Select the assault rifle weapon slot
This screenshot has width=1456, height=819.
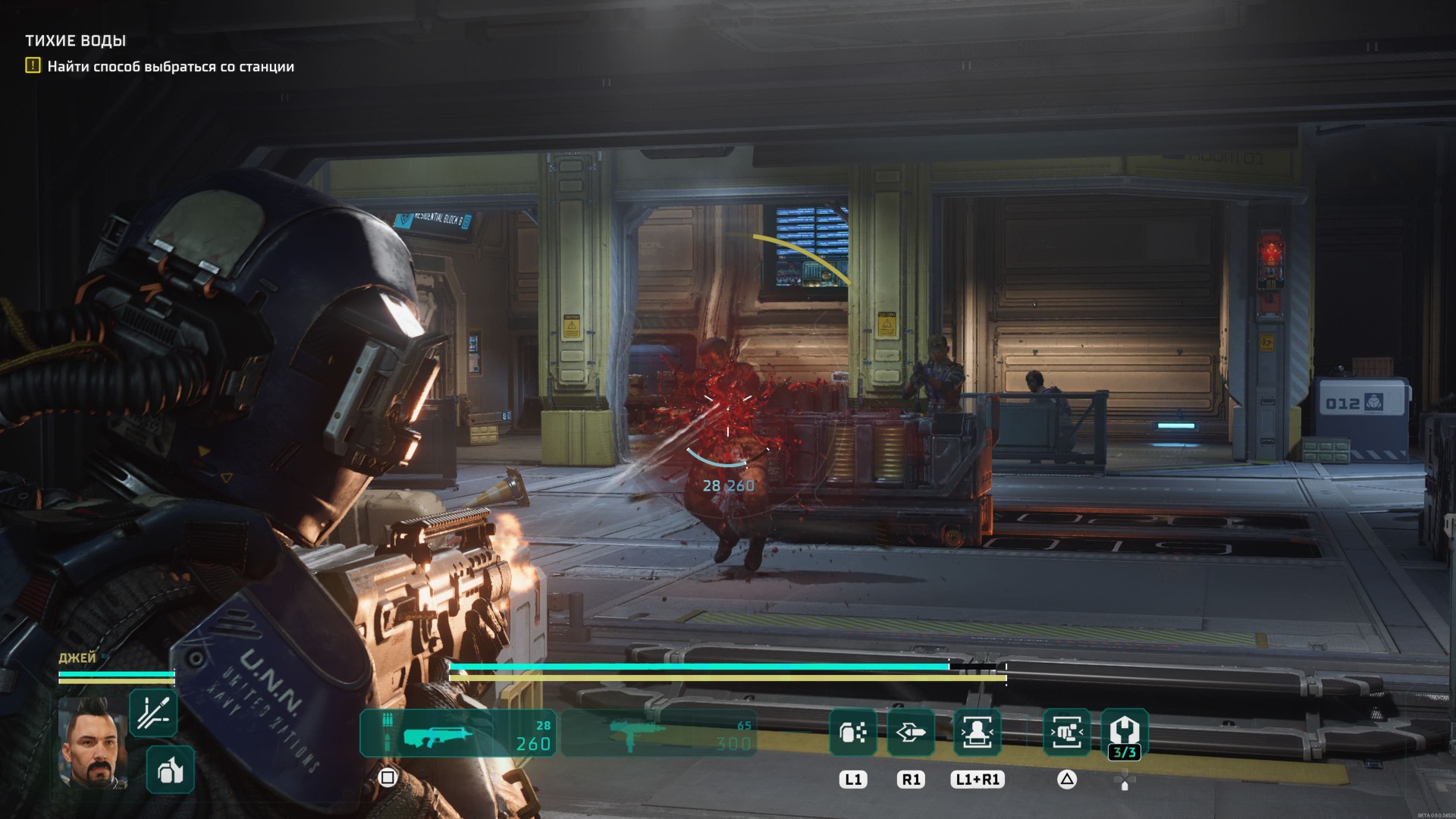[457, 733]
